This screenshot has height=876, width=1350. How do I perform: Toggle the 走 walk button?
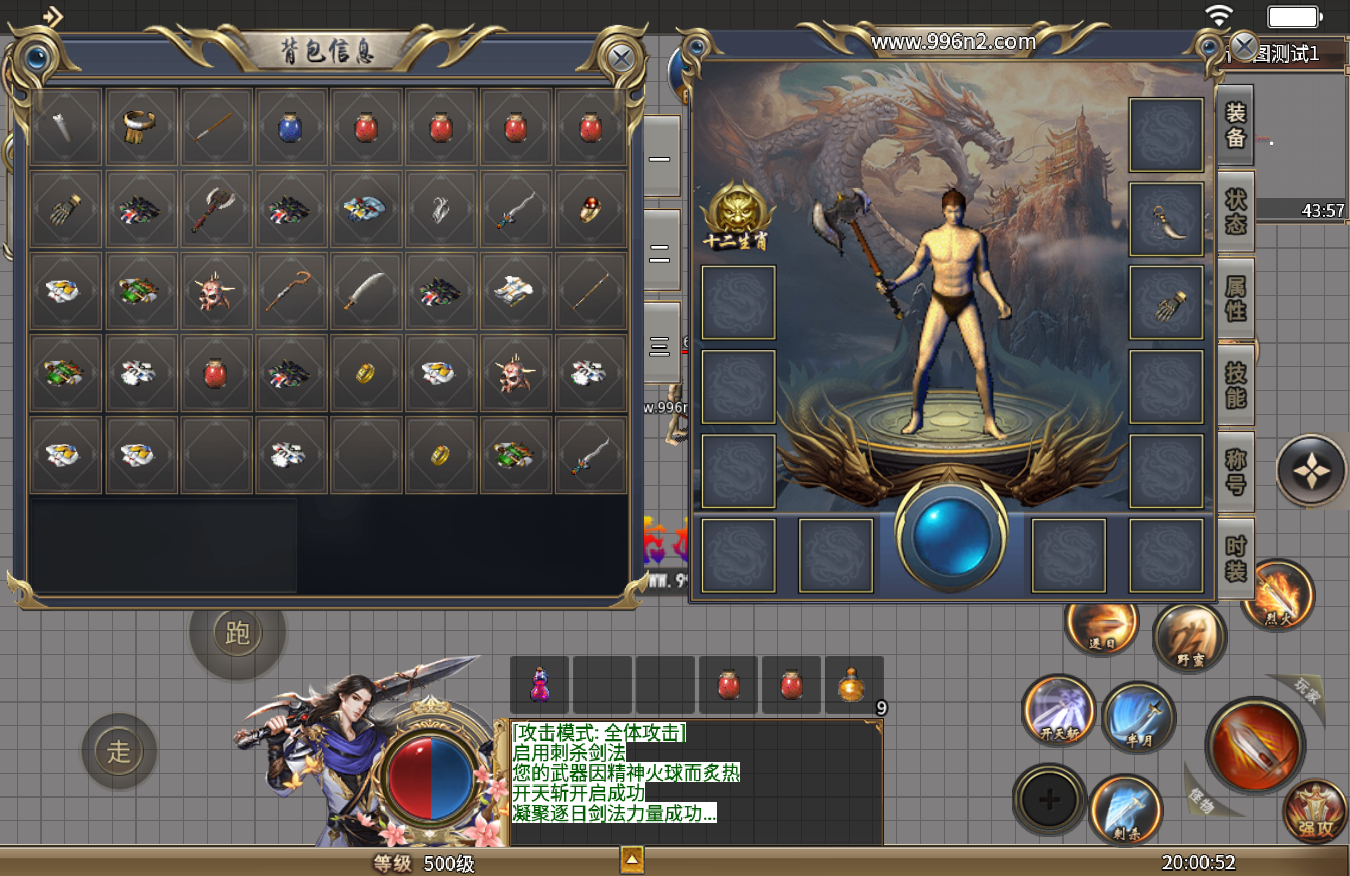119,751
